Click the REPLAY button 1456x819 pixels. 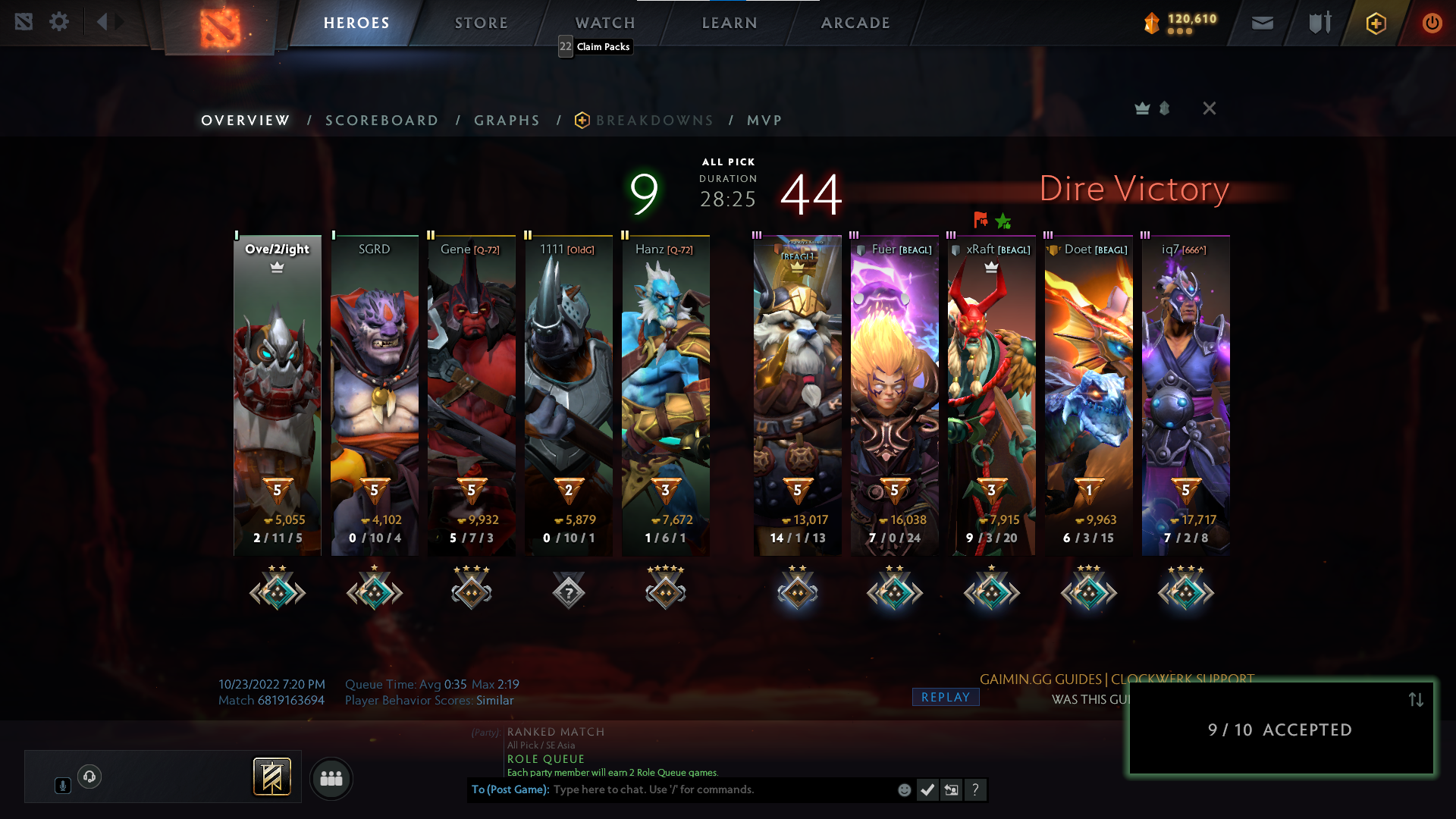coord(945,697)
